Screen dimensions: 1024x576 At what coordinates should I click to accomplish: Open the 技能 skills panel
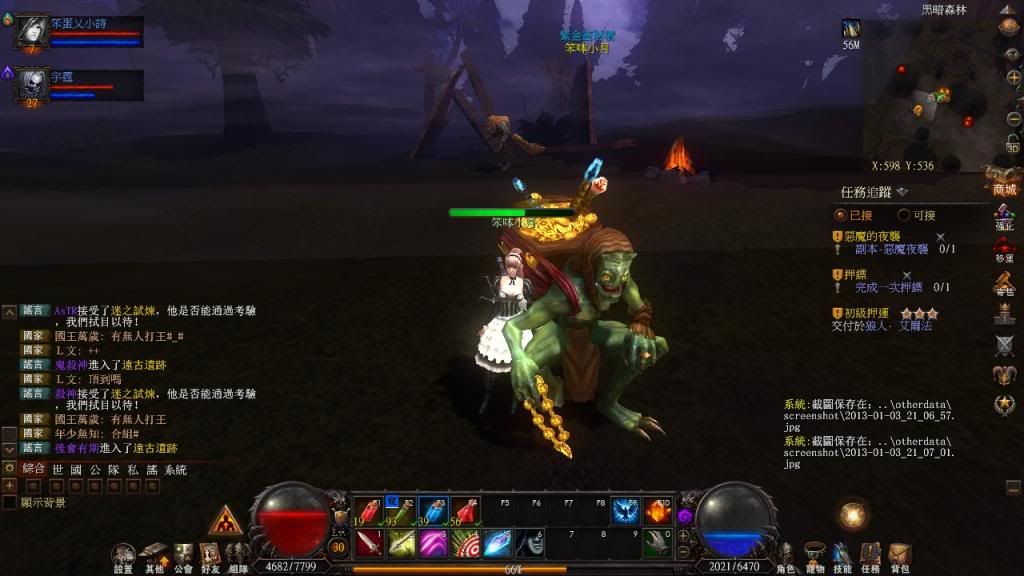842,555
